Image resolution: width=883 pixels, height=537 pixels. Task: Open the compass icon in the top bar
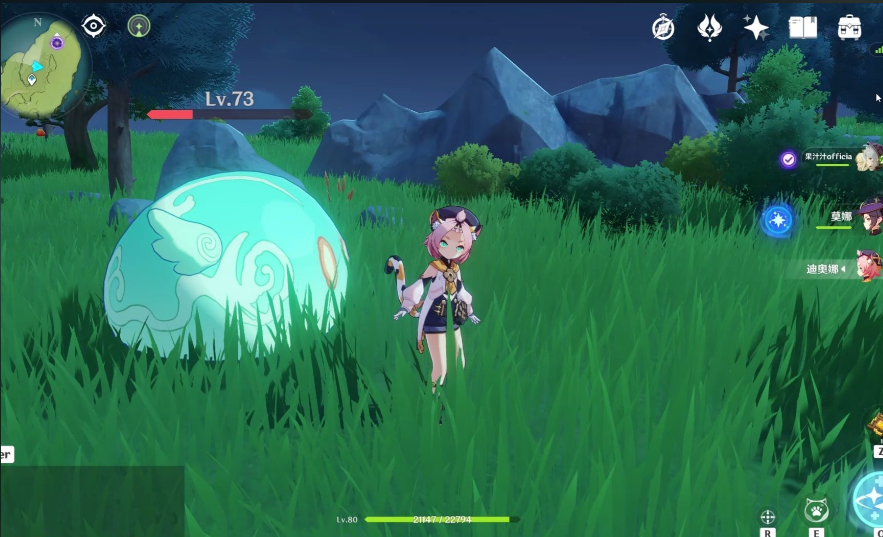click(663, 28)
